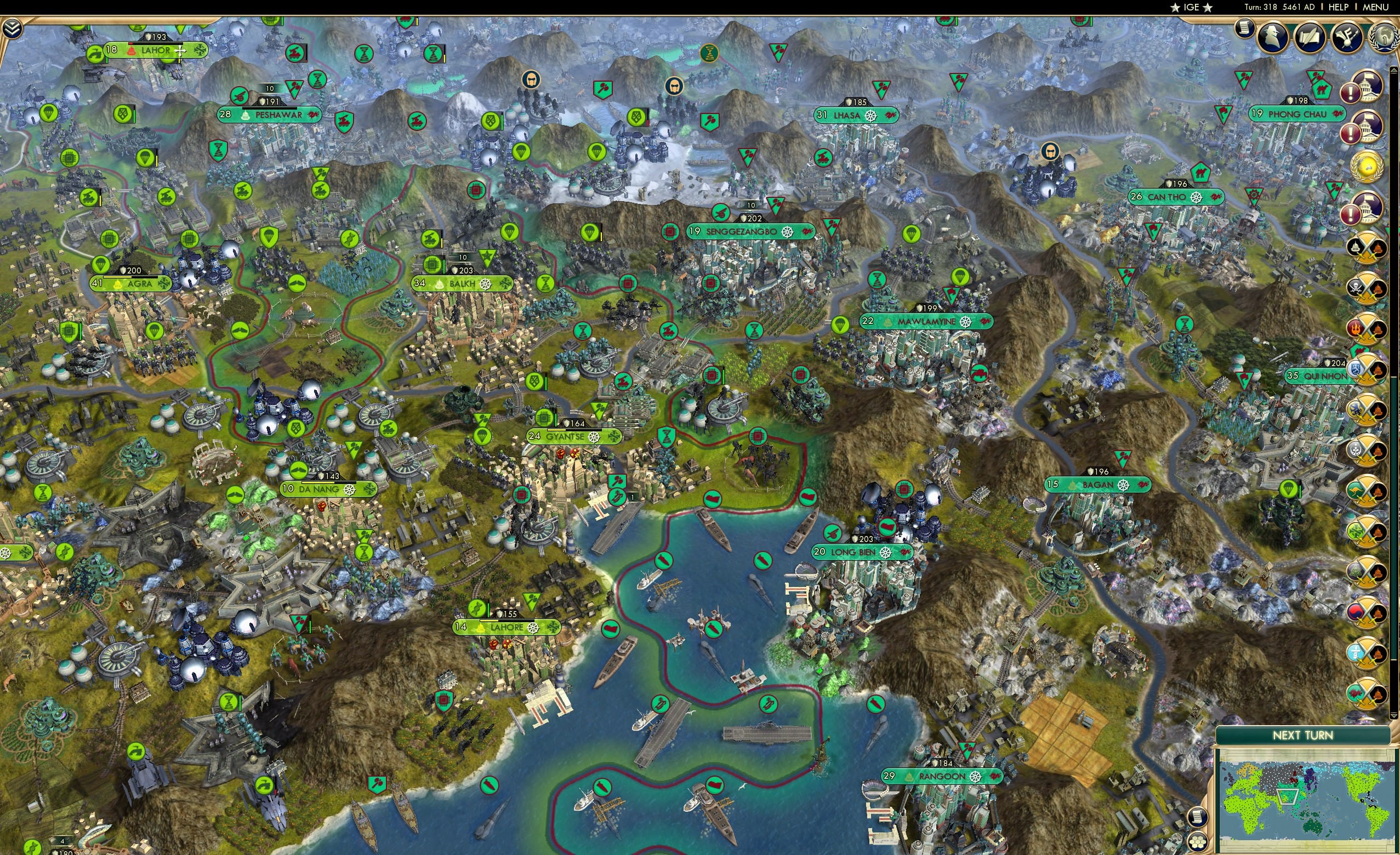Screen dimensions: 1400x855
Task: Click the scroll icon beneath the minimap
Action: (x=1198, y=818)
